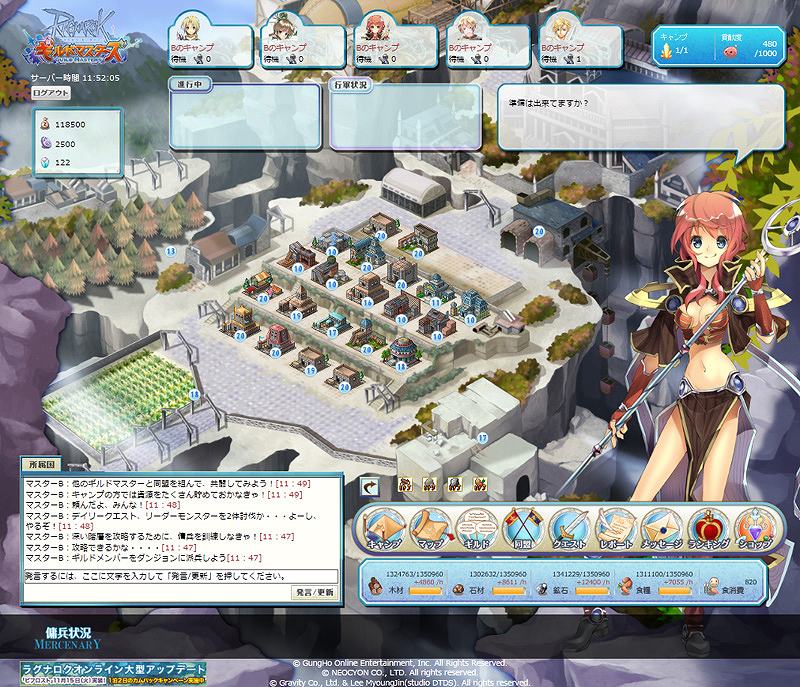The width and height of the screenshot is (800, 687).
Task: Click the 行軍状況 panel header
Action: tap(349, 86)
